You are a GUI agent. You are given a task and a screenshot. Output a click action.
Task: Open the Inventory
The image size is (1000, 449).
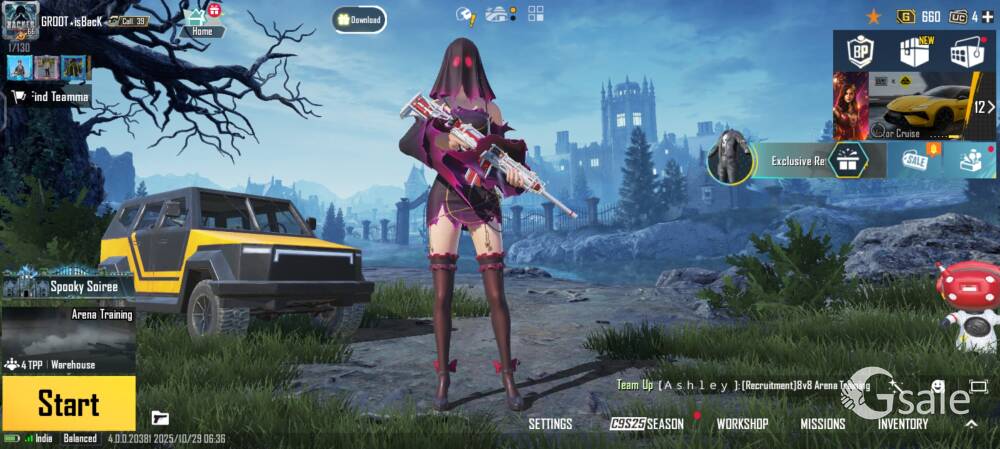pyautogui.click(x=903, y=424)
